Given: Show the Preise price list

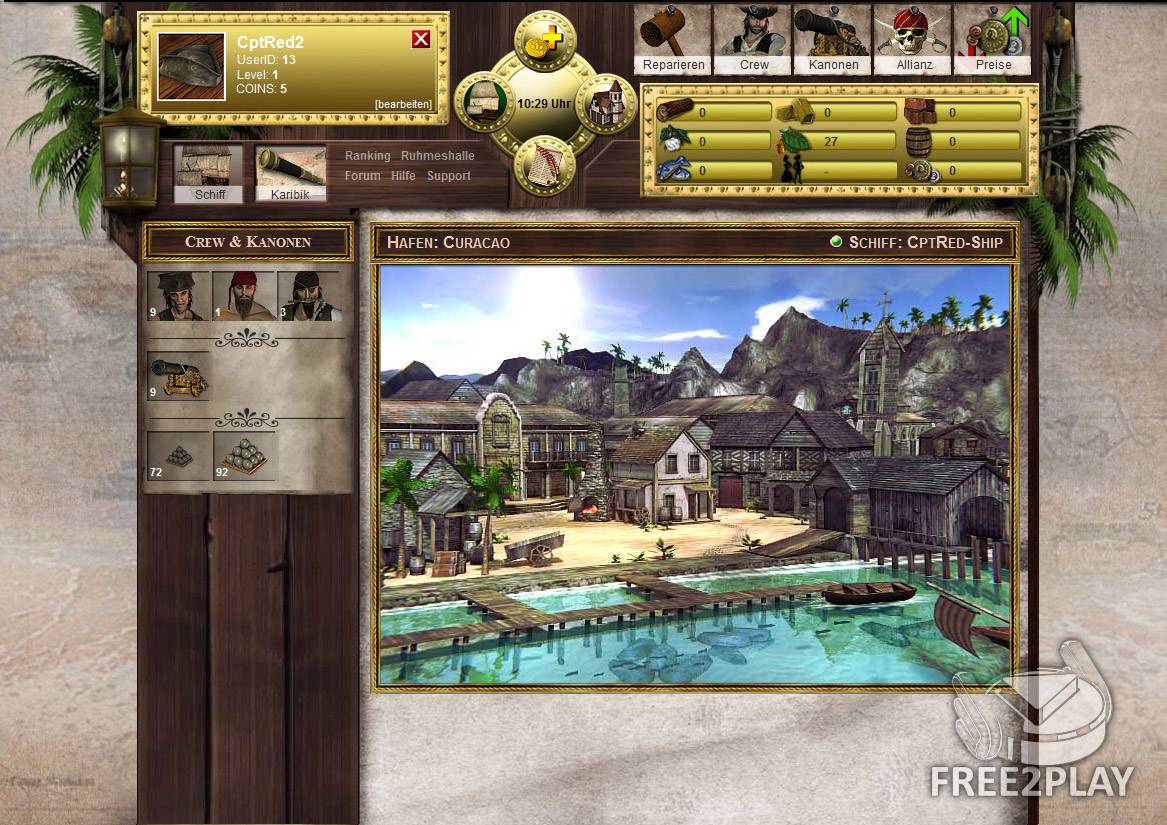Looking at the screenshot, I should [x=993, y=40].
